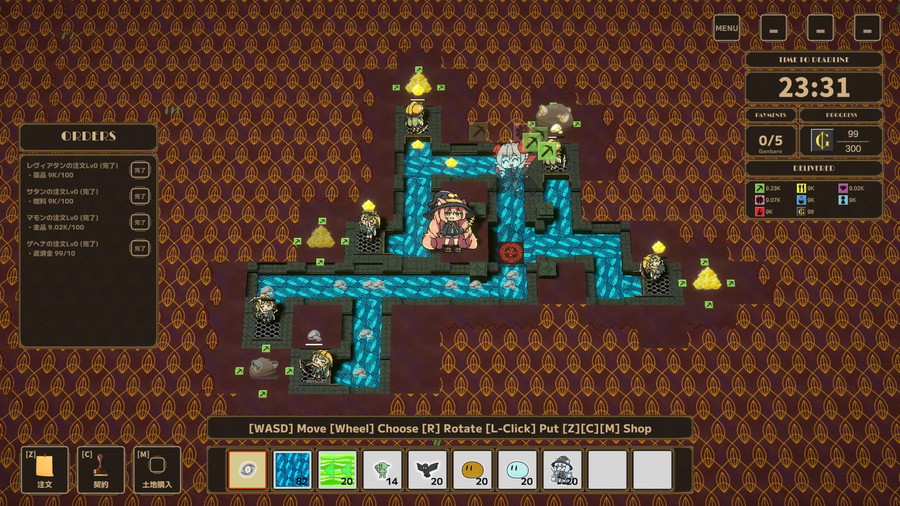Image resolution: width=900 pixels, height=506 pixels.
Task: Open the 土地購入 land purchase button
Action: 157,468
